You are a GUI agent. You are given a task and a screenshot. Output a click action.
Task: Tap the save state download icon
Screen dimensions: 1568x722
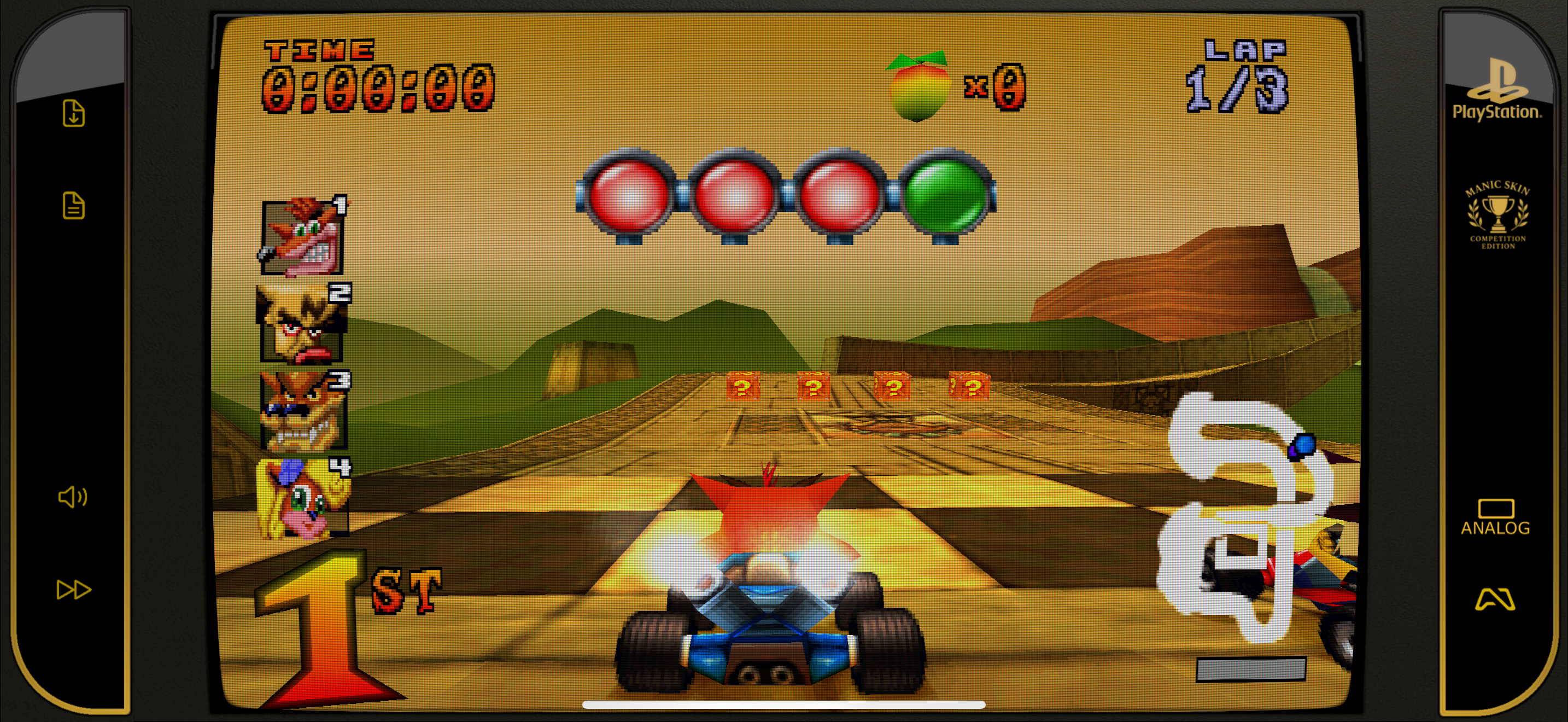(x=74, y=113)
